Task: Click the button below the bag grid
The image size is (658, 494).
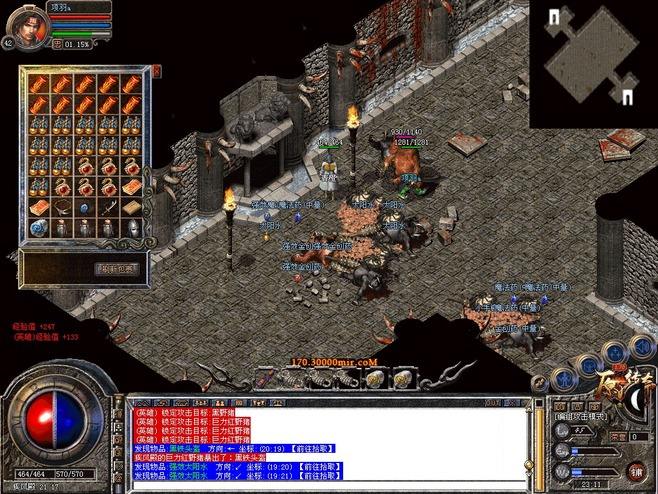Action: pyautogui.click(x=118, y=268)
